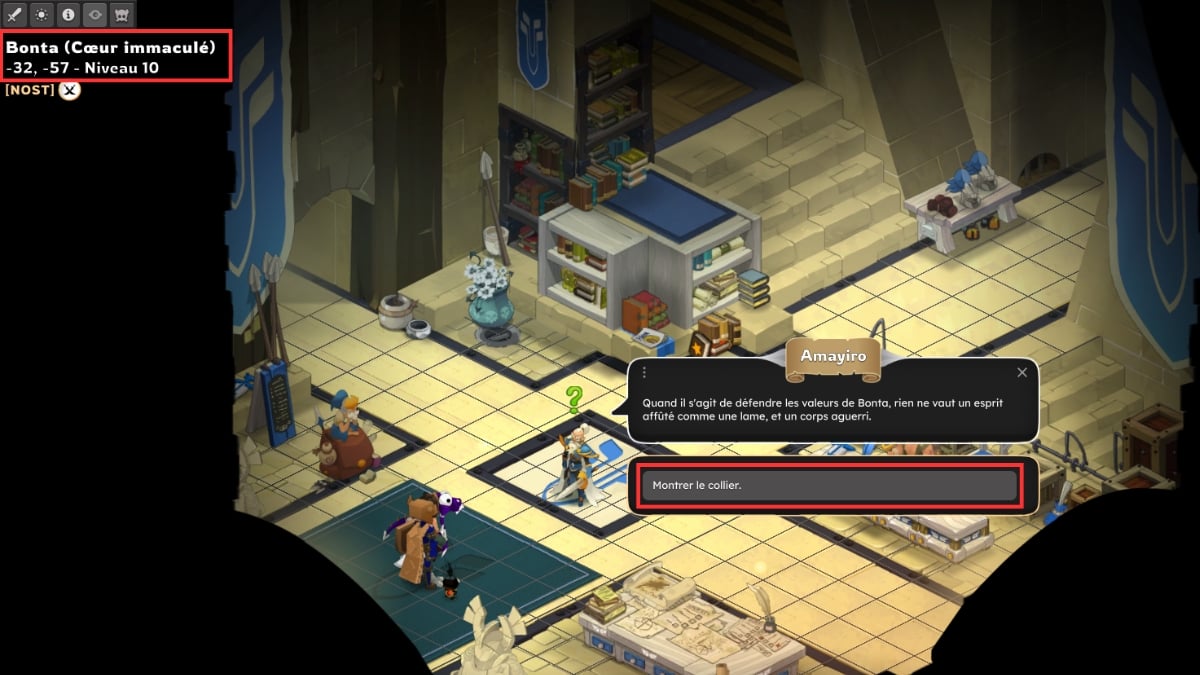Open the info icon in the top toolbar
Screen dimensions: 1200x675
click(x=68, y=15)
